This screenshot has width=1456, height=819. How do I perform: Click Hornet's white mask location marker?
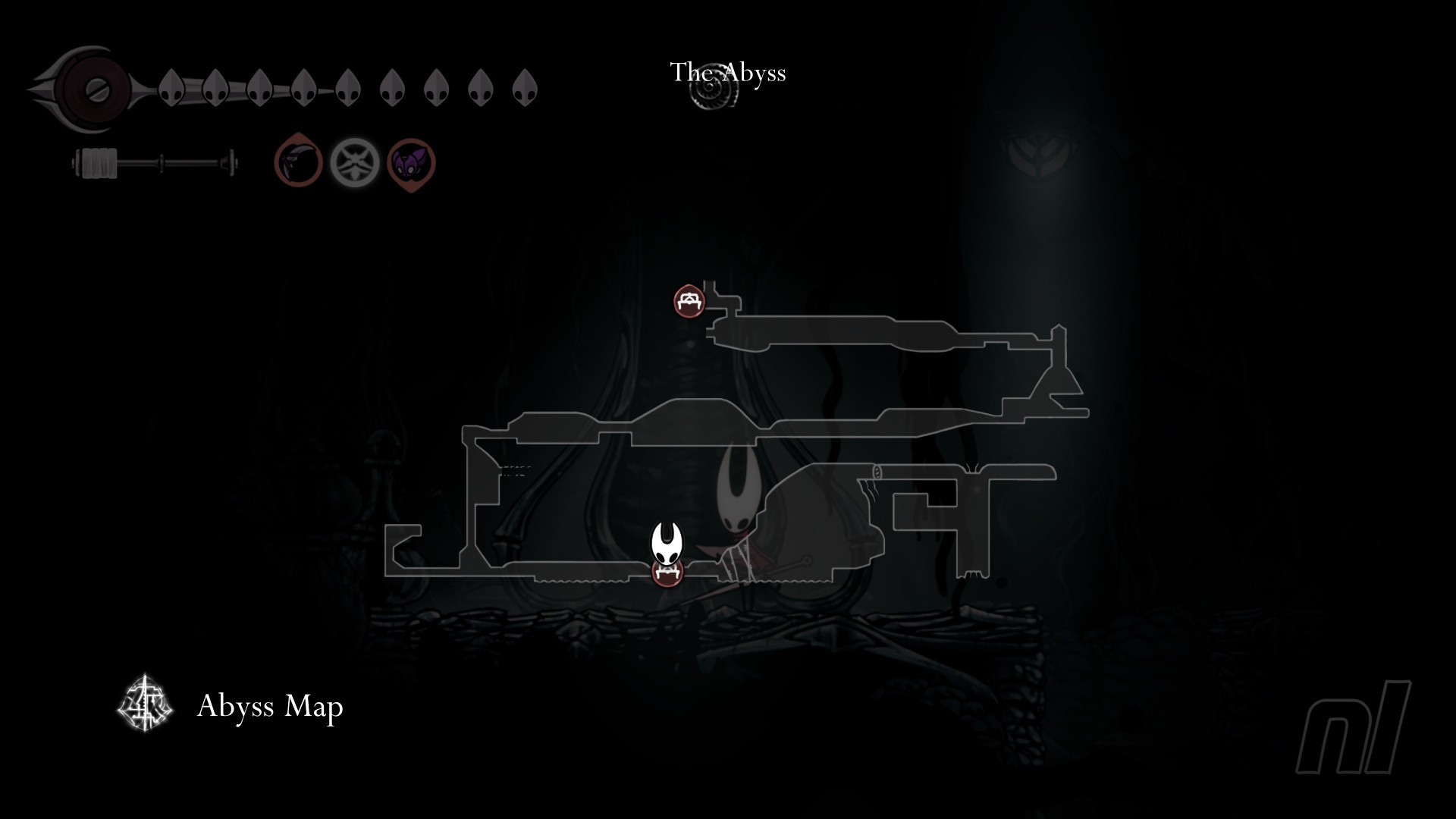click(x=667, y=542)
